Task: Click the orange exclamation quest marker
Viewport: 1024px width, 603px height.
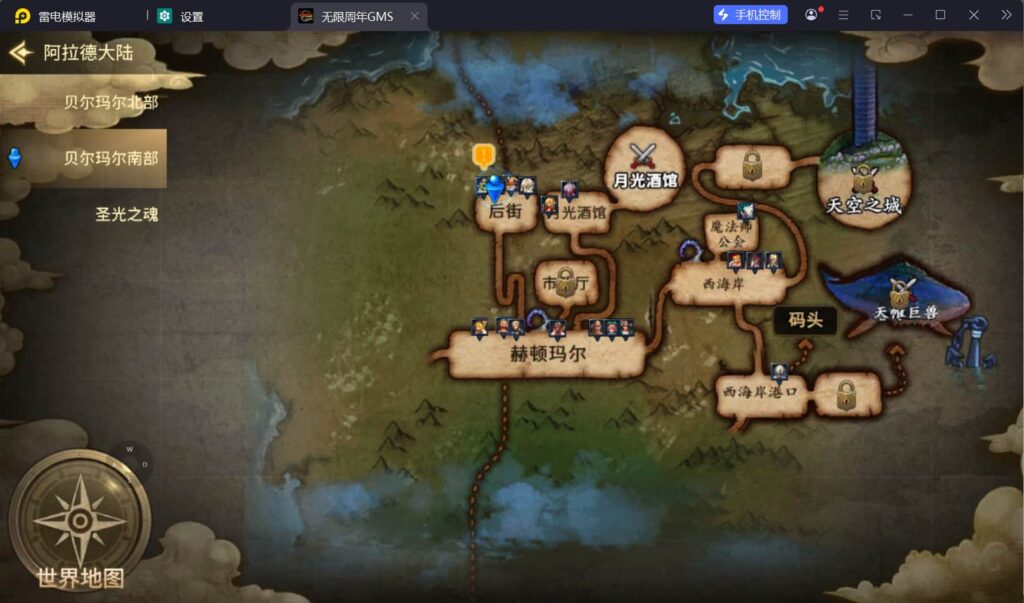Action: tap(484, 155)
